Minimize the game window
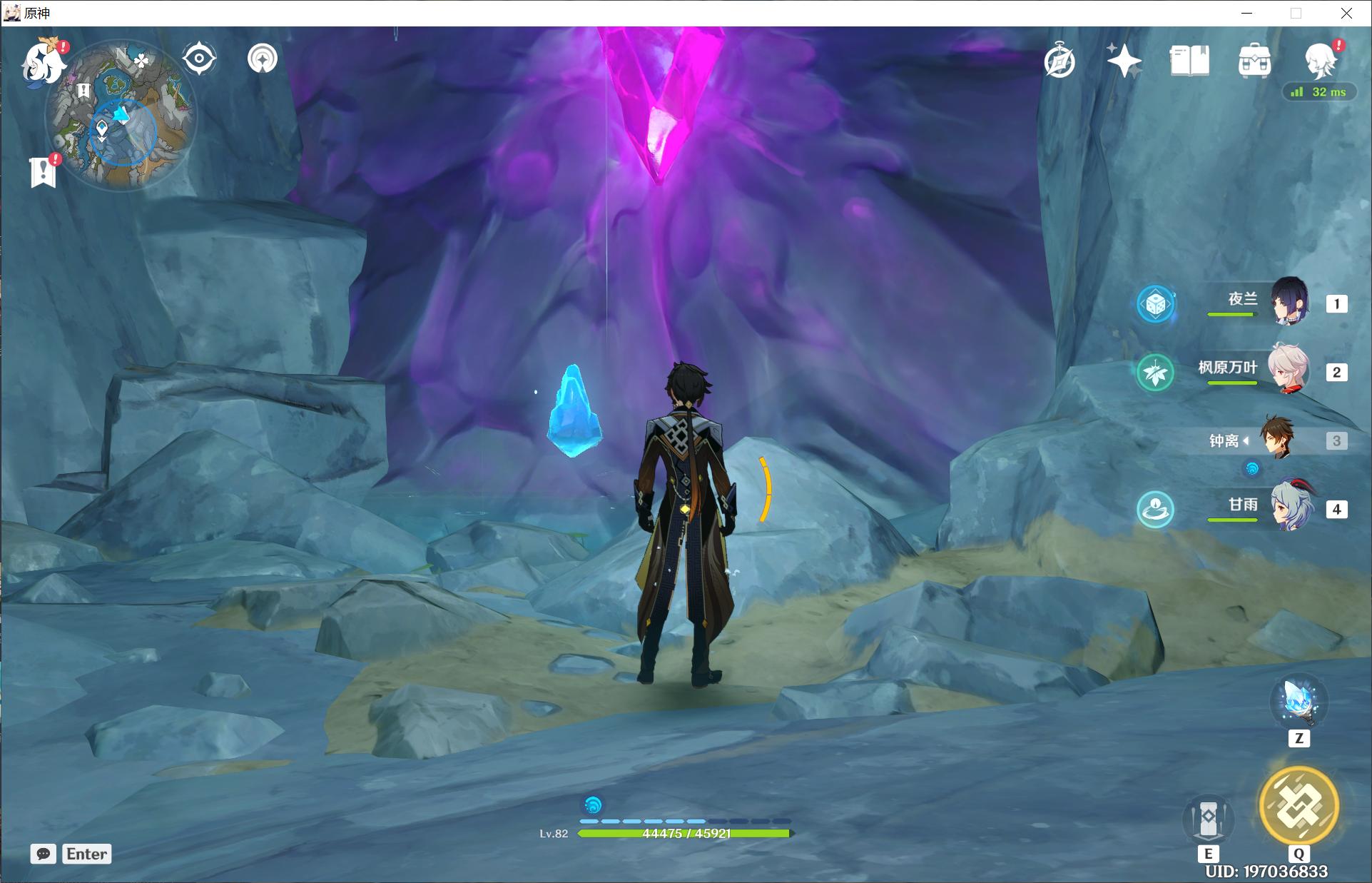Screen dimensions: 1372x883 point(1246,13)
